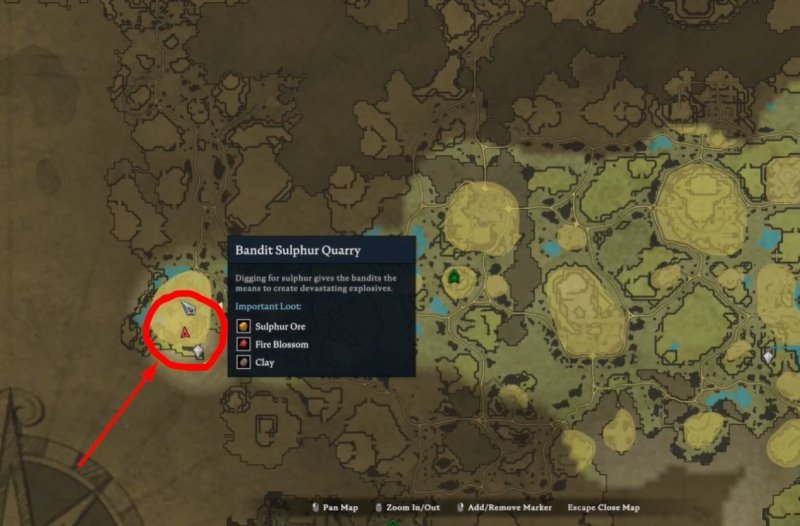Click the green castle marker on the map

pos(455,277)
